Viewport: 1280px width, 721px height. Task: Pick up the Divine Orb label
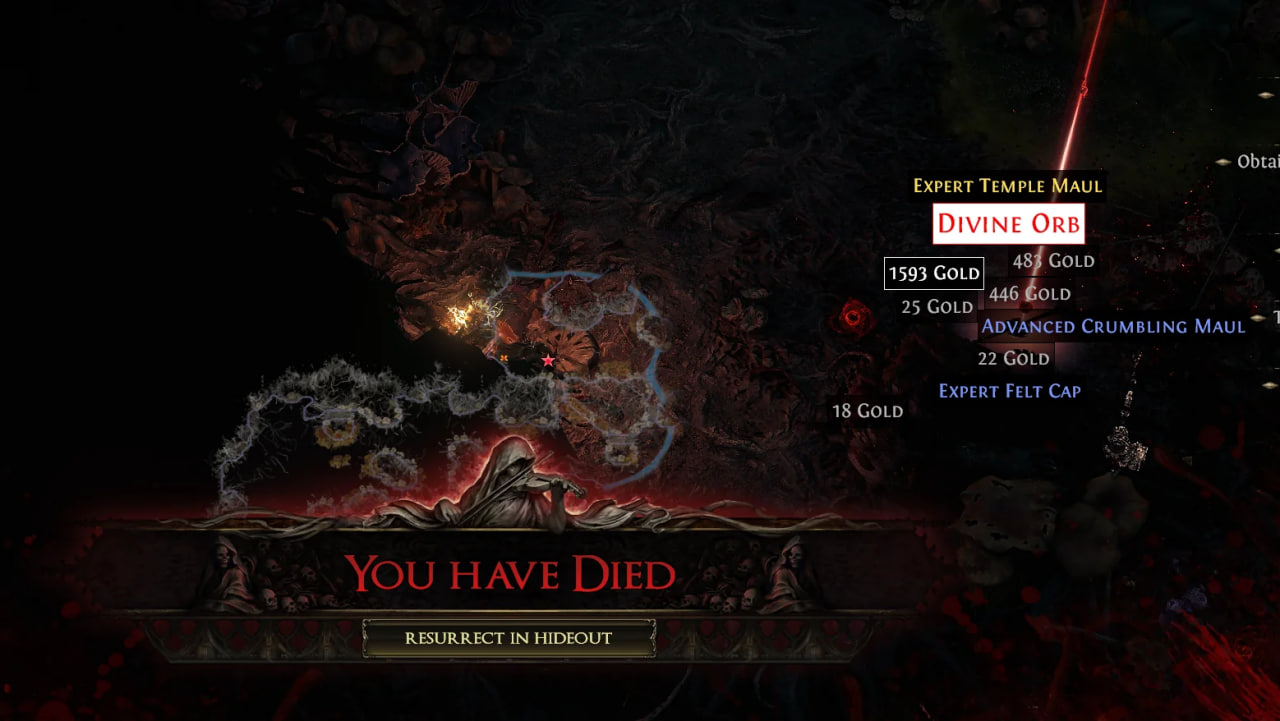1008,224
